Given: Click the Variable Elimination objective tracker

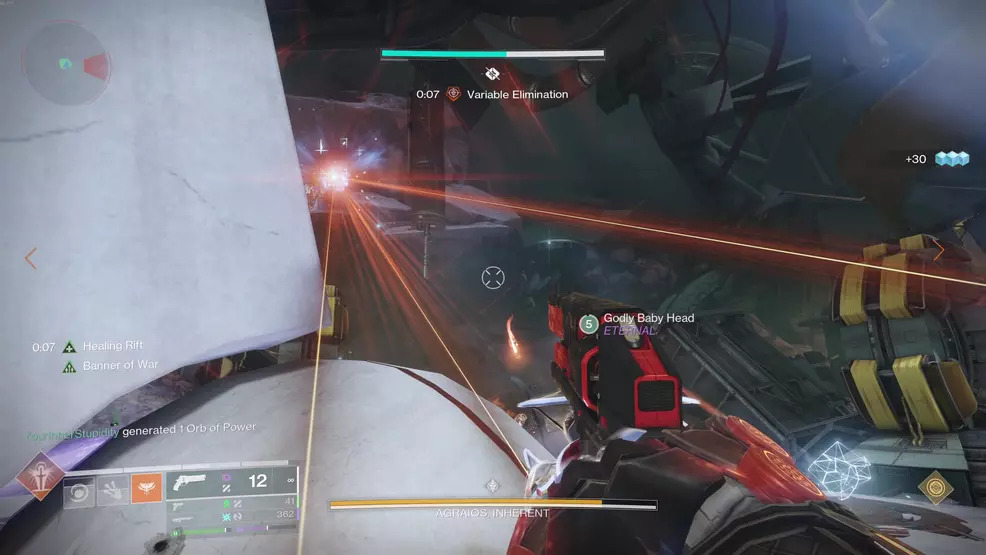Looking at the screenshot, I should 506,94.
